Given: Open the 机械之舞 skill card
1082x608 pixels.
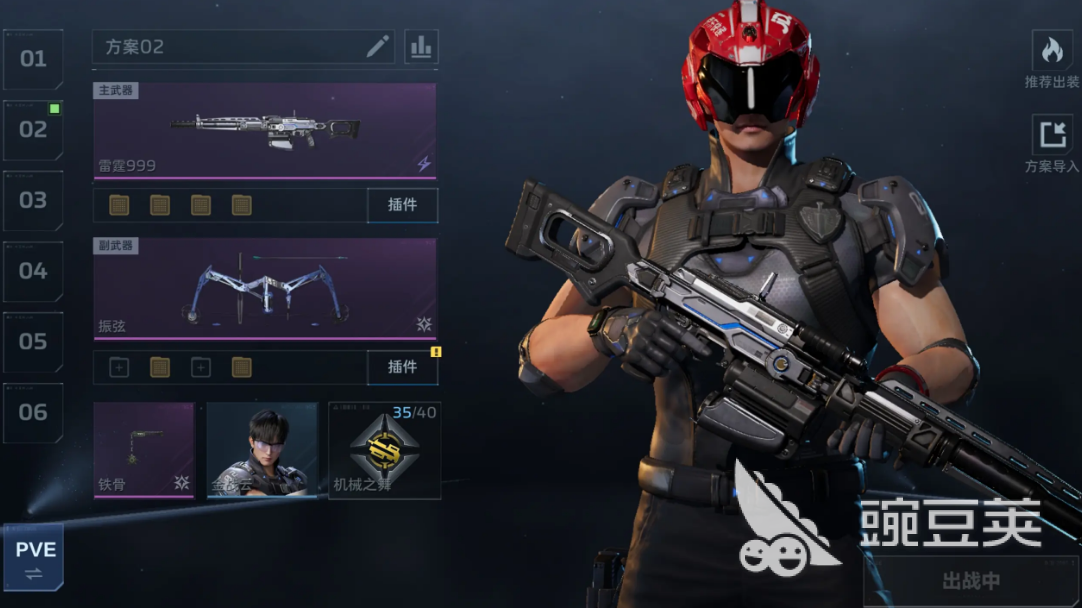Looking at the screenshot, I should [x=384, y=450].
